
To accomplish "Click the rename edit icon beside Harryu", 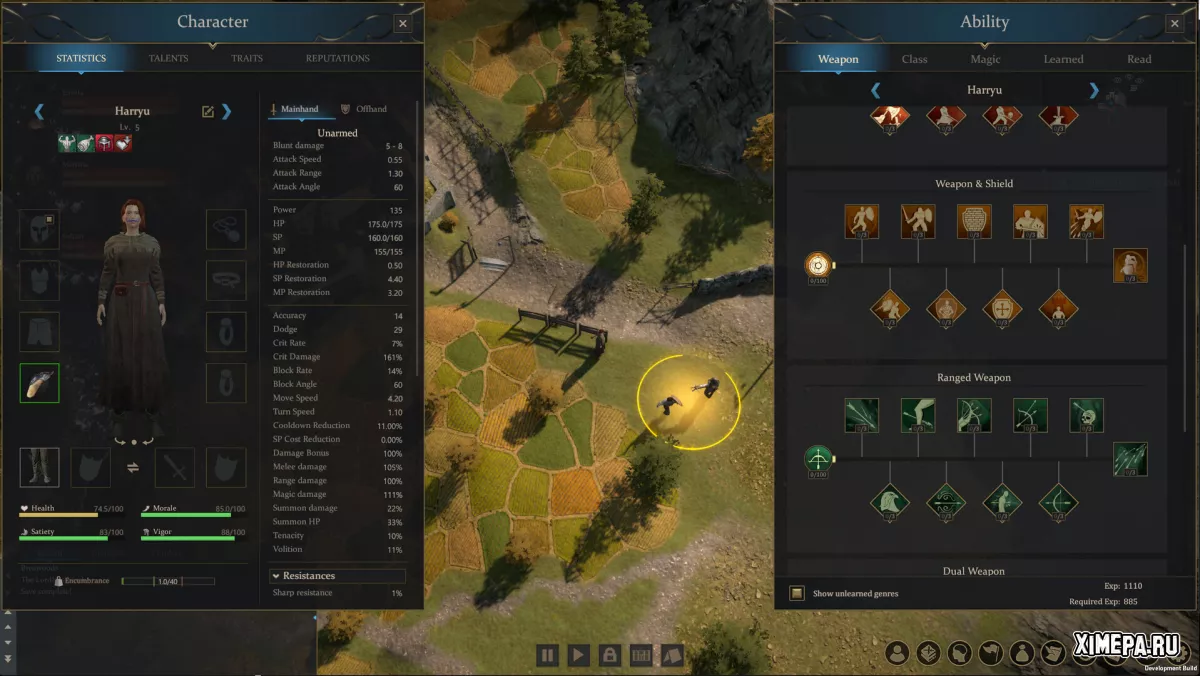I will [208, 111].
